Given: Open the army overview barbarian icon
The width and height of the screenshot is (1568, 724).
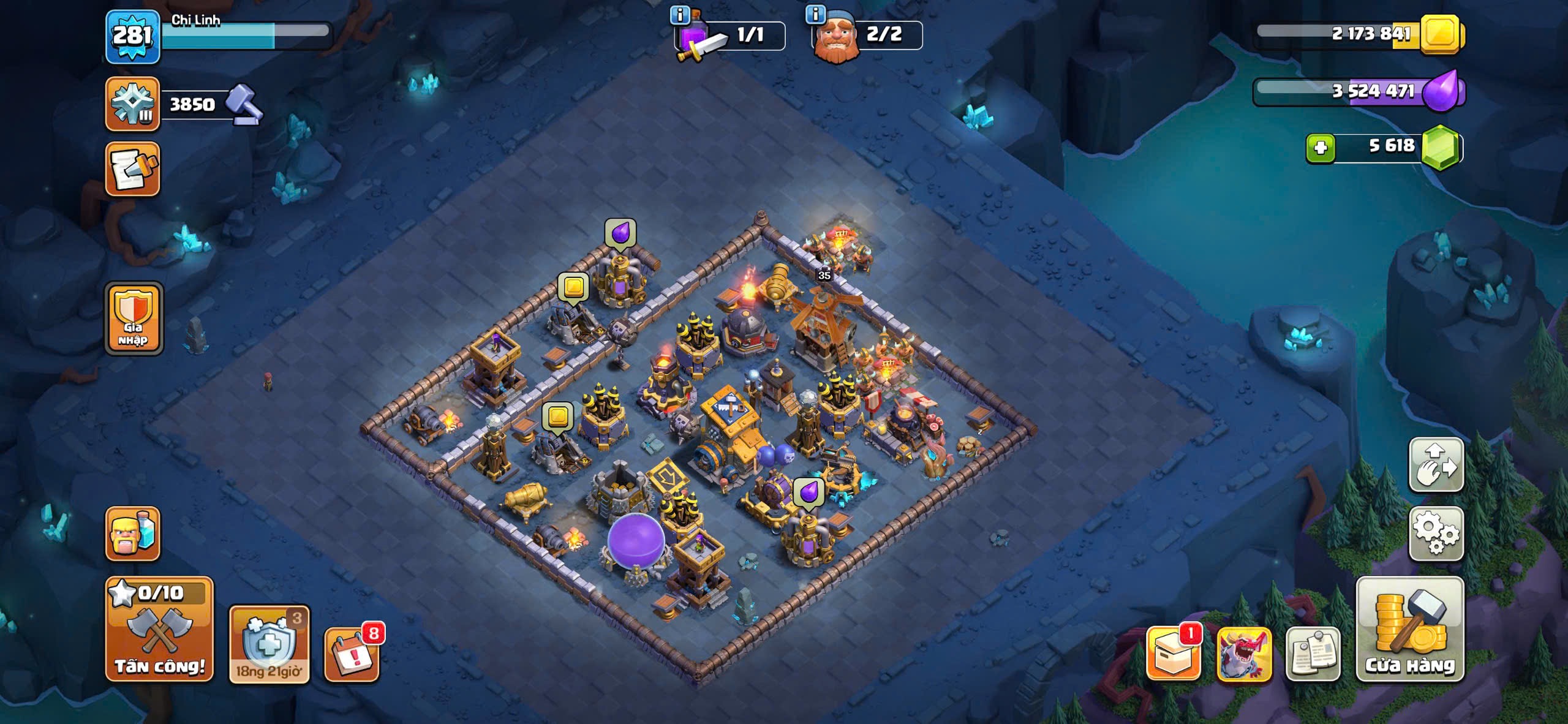Looking at the screenshot, I should coord(132,534).
